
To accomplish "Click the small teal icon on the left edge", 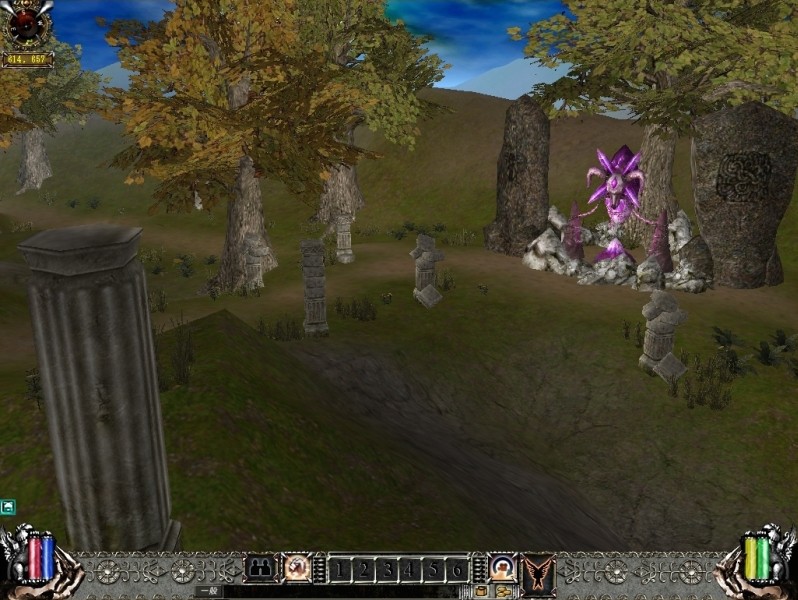I will [x=8, y=507].
